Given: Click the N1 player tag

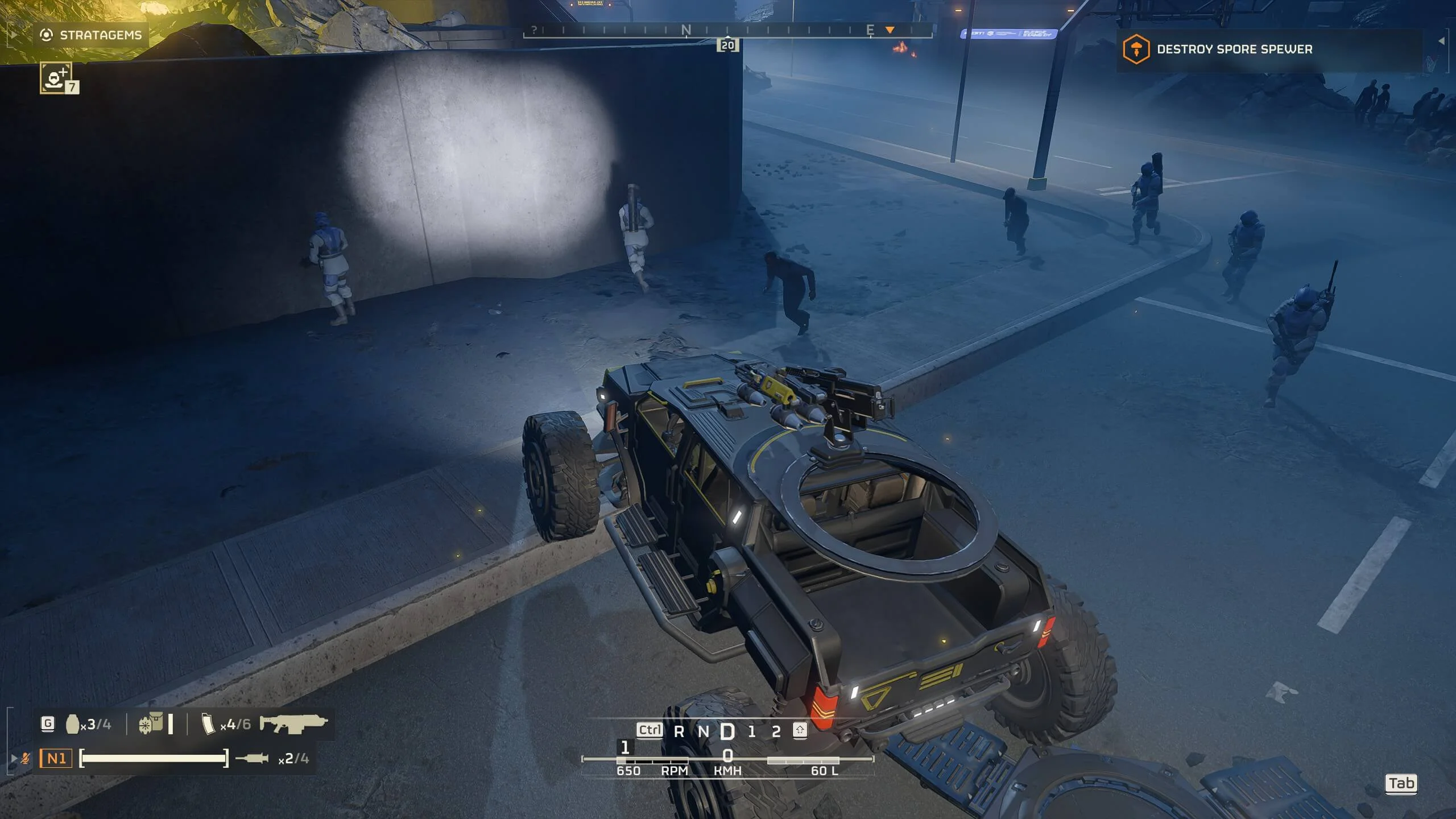Looking at the screenshot, I should click(56, 758).
